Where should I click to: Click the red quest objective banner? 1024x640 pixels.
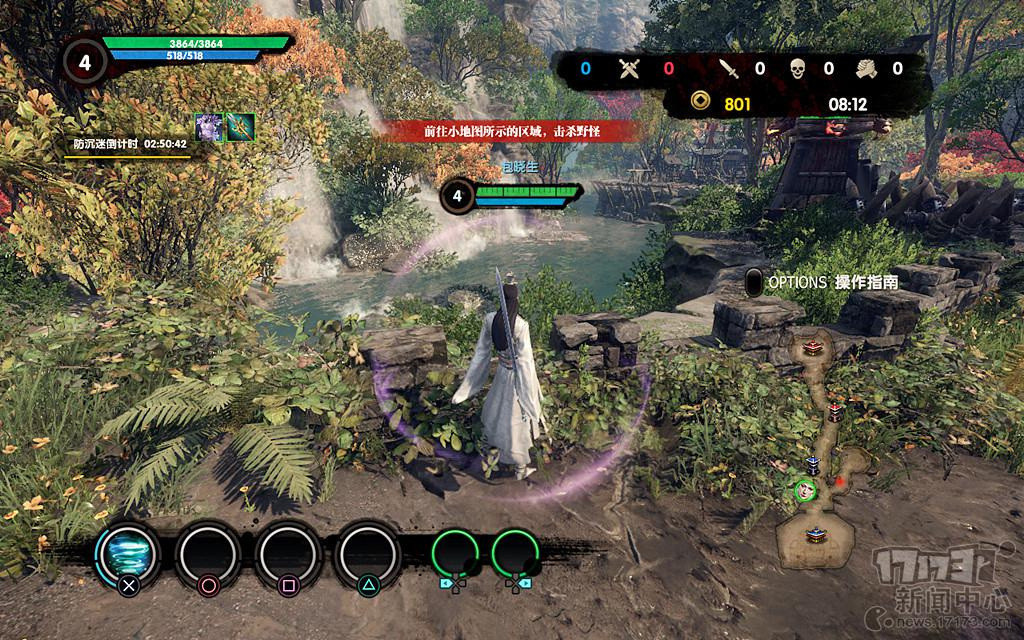point(501,131)
